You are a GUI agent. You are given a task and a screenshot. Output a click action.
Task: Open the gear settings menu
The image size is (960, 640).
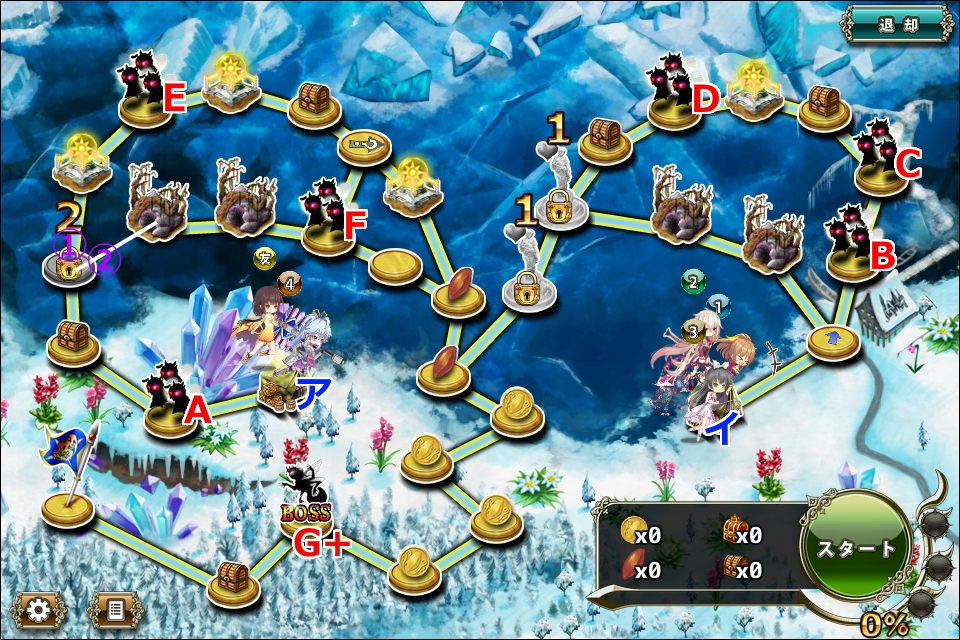[38, 608]
